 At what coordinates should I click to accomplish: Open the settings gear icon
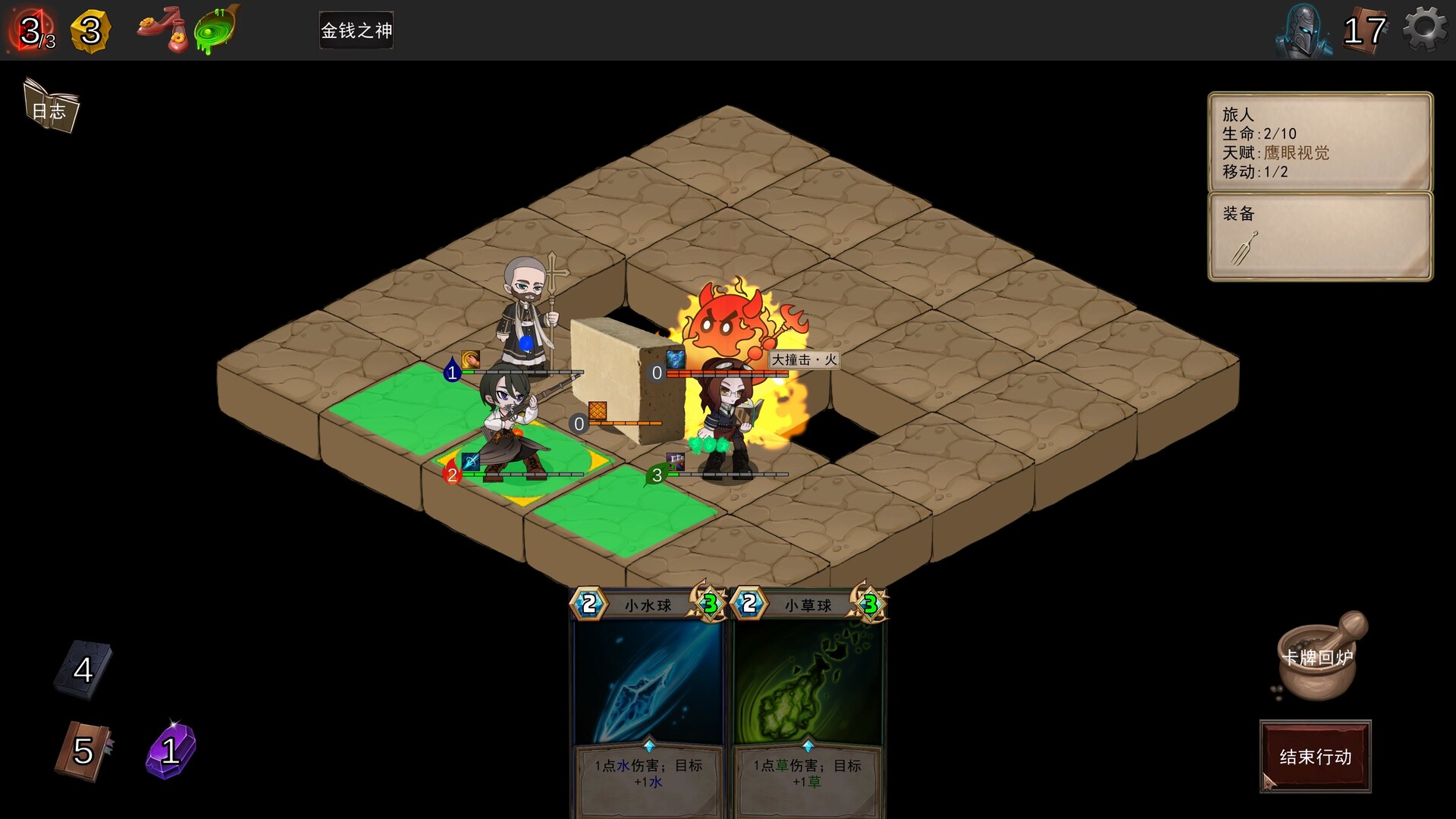[x=1424, y=30]
